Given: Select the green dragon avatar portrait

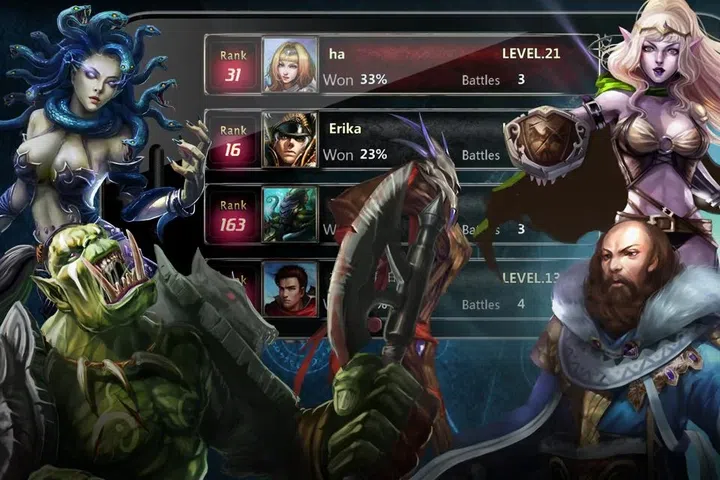Looking at the screenshot, I should (x=290, y=214).
